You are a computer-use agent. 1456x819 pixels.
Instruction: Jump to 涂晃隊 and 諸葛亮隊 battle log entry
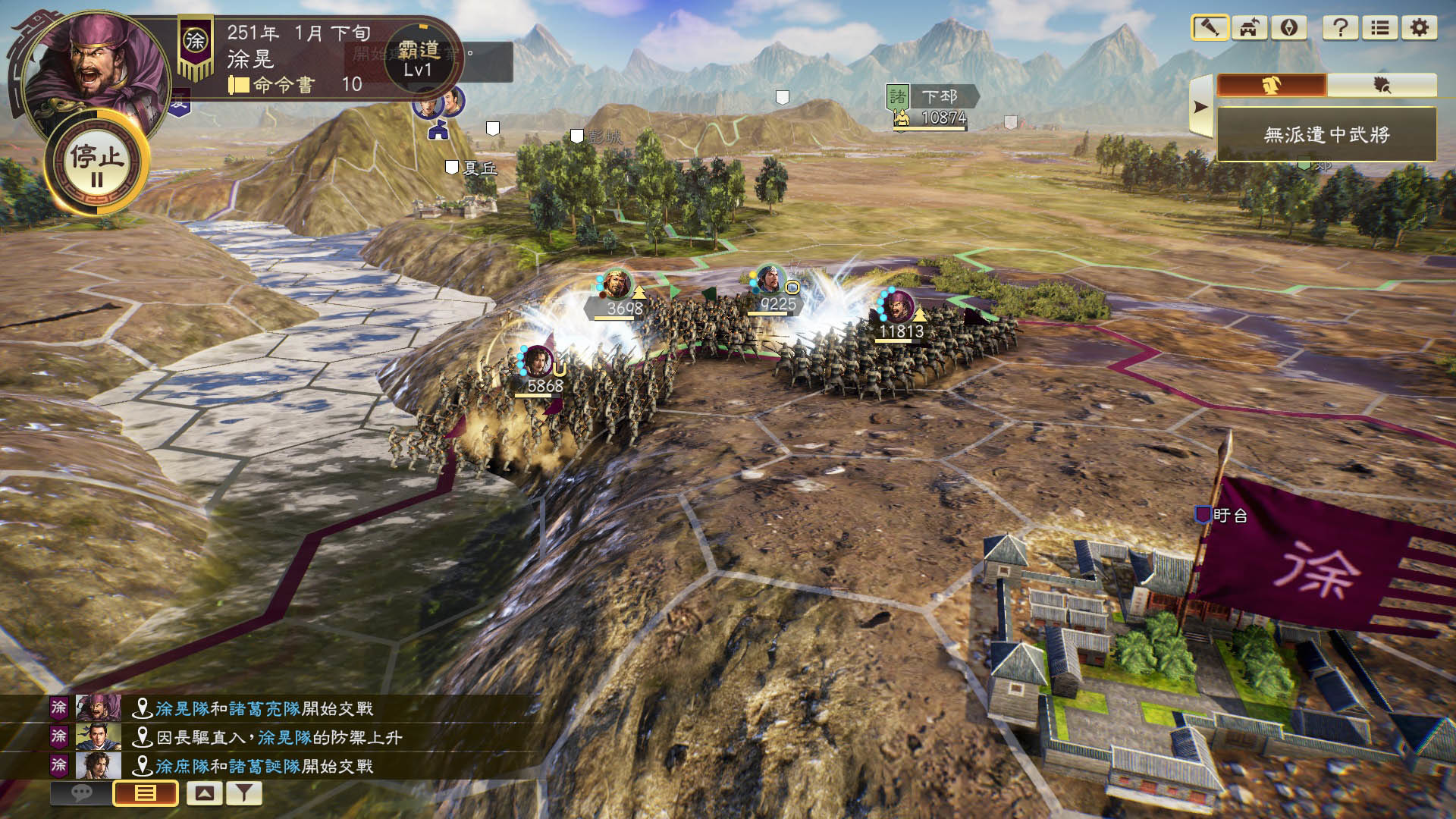pos(264,708)
